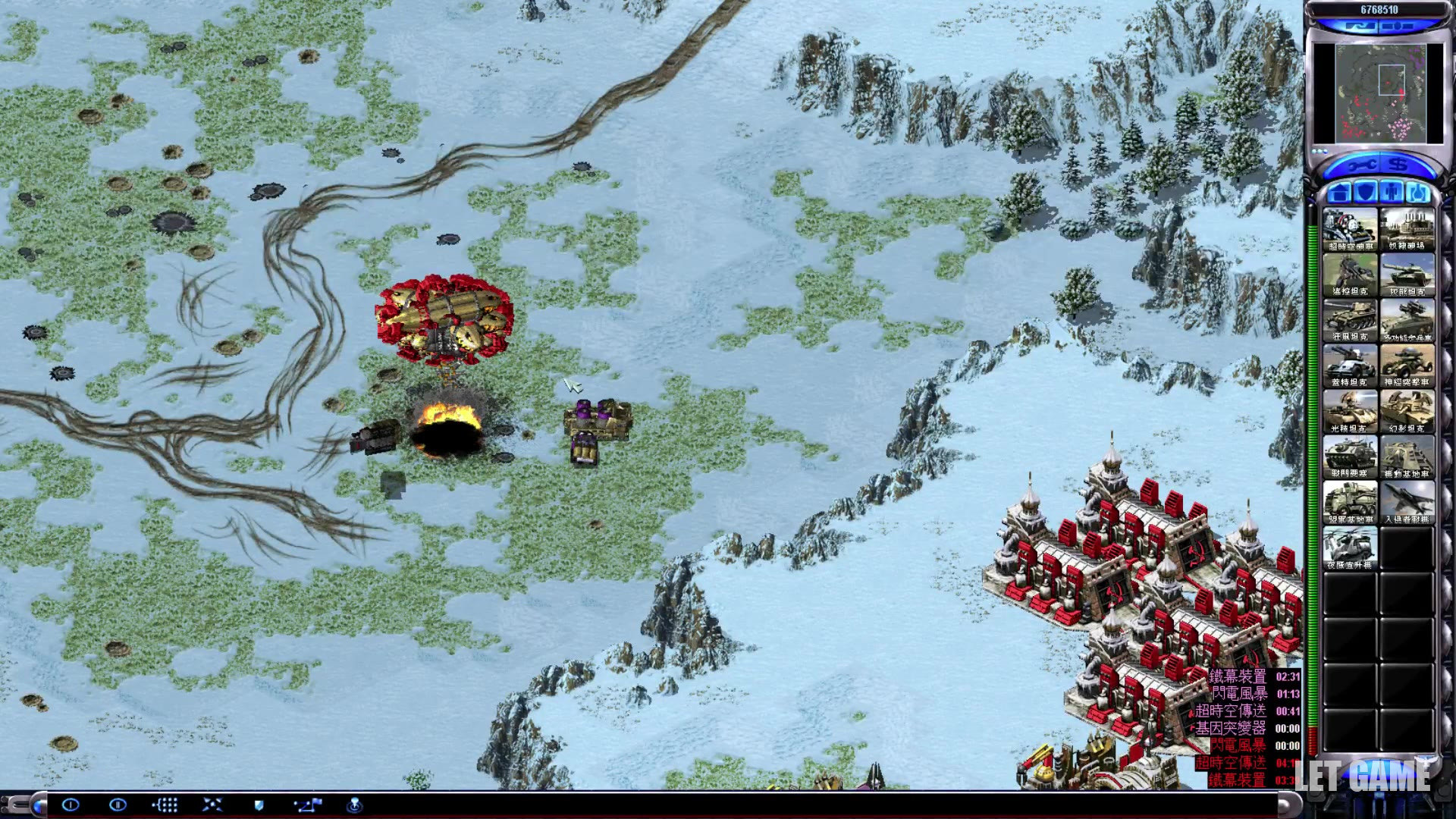The image size is (1456, 819).
Task: Build a Mirage Tank
Action: pos(1407,411)
